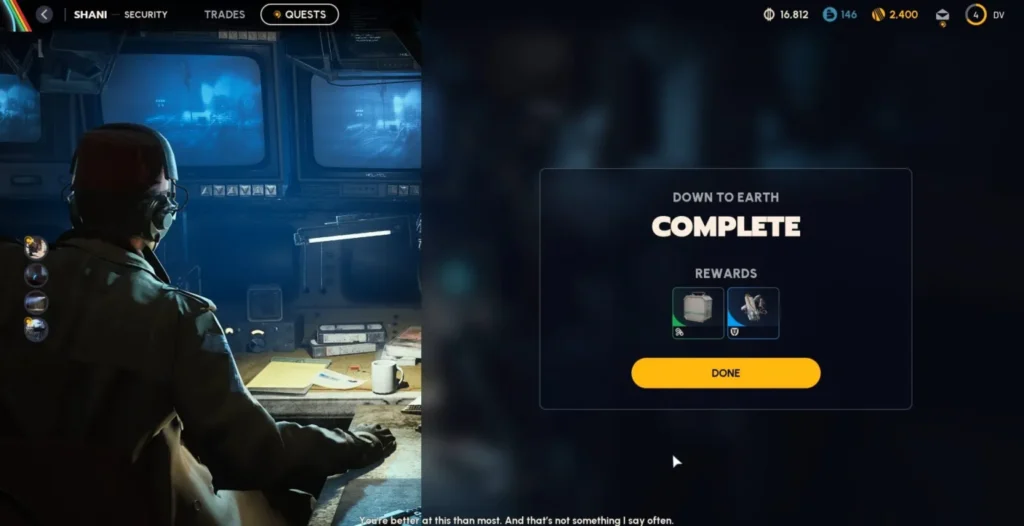Viewport: 1024px width, 526px height.
Task: Confirm quest completion with the Done button
Action: pos(725,373)
